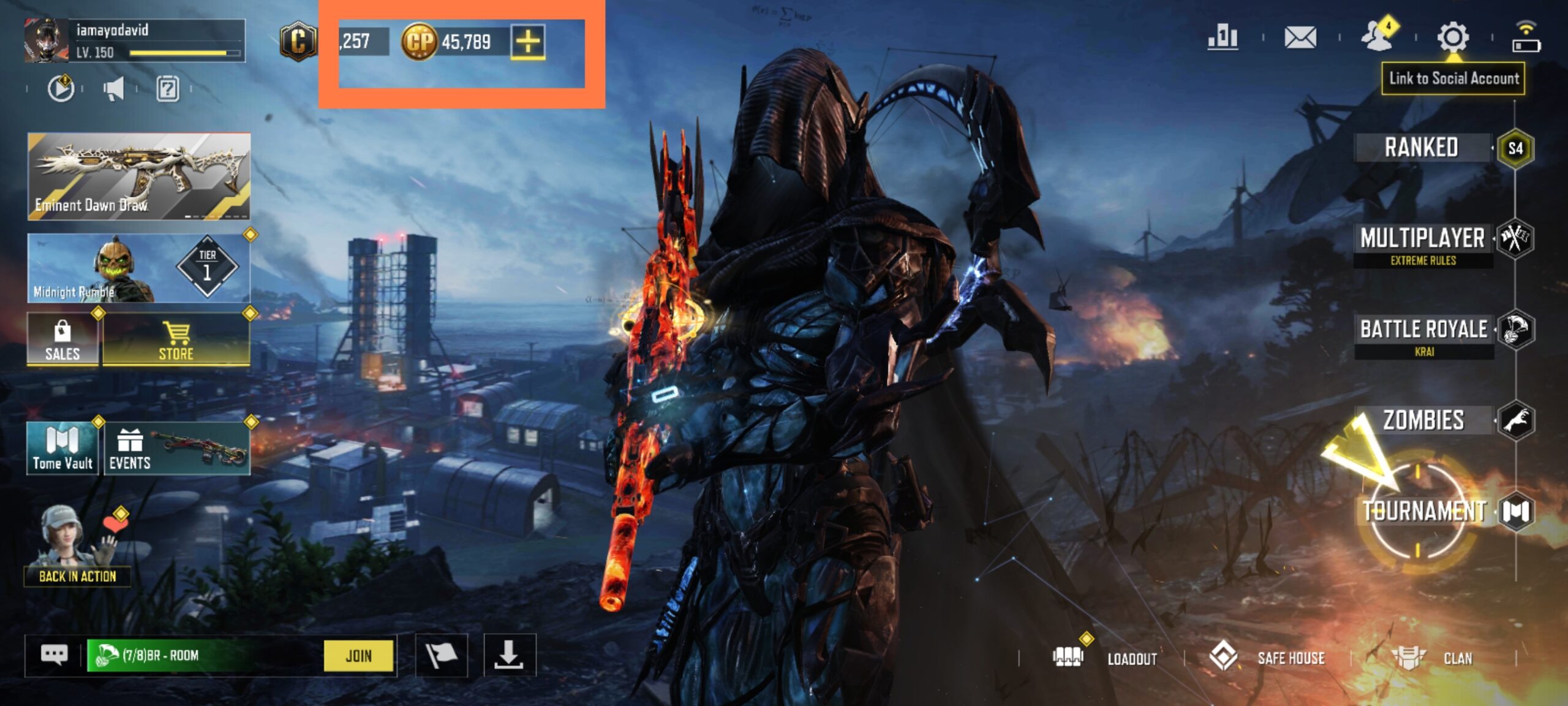Select Multiplayer Extreme Rules mode
Screen dimensions: 1568x706
(x=1422, y=245)
